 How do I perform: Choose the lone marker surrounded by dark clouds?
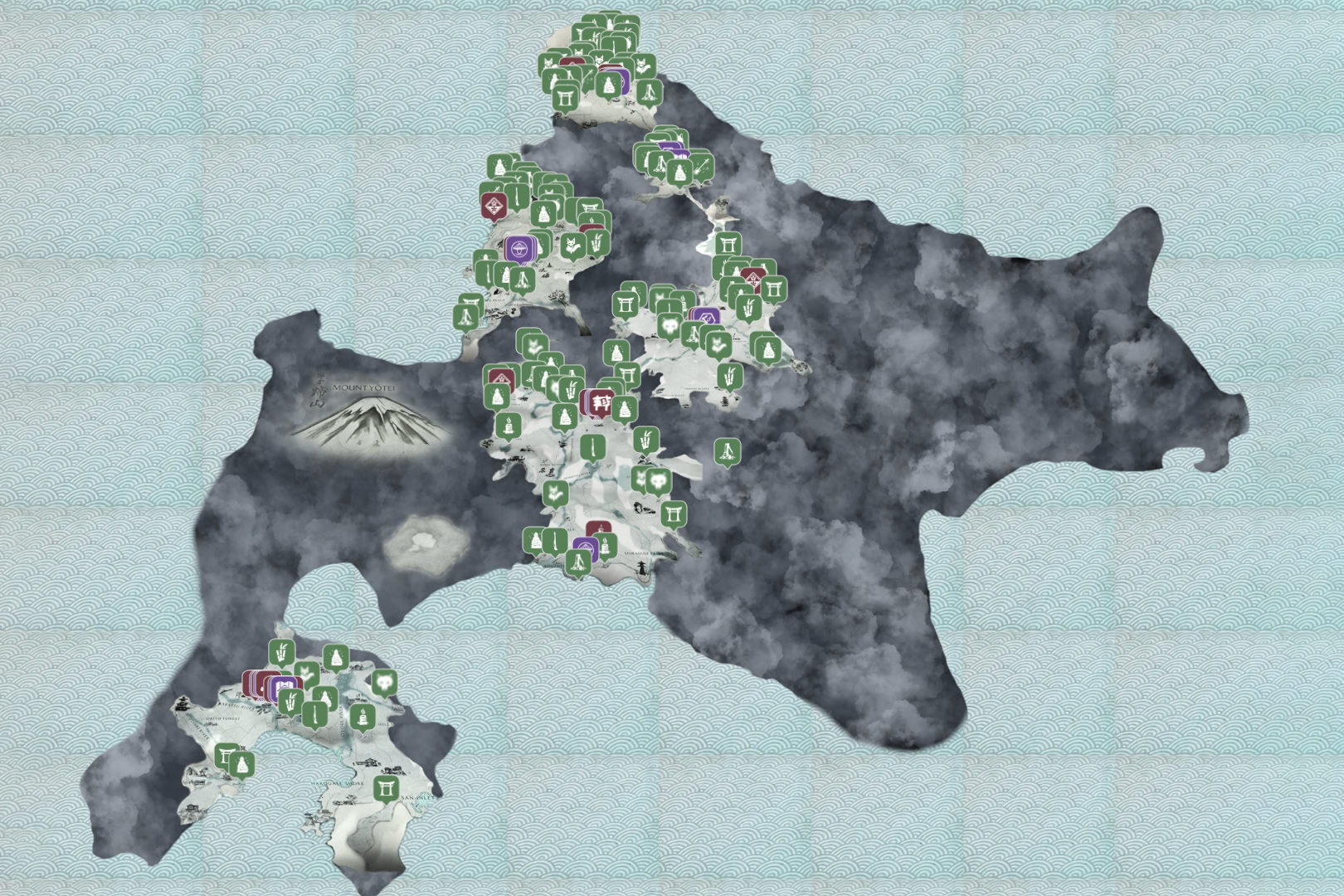tap(727, 452)
